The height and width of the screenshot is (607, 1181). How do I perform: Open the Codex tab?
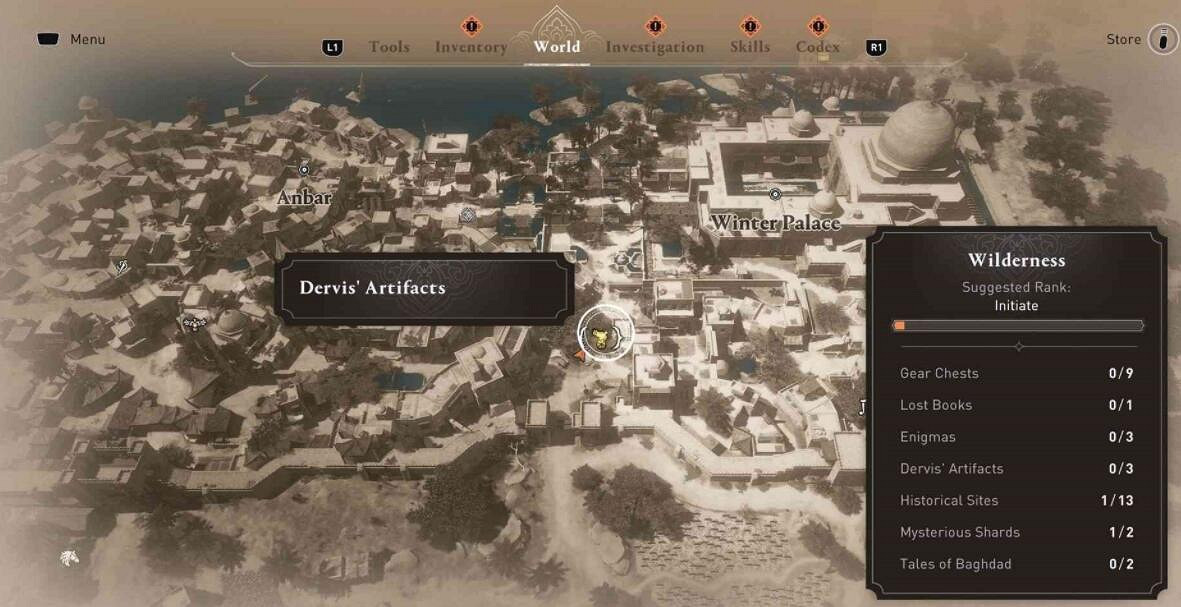tap(817, 47)
